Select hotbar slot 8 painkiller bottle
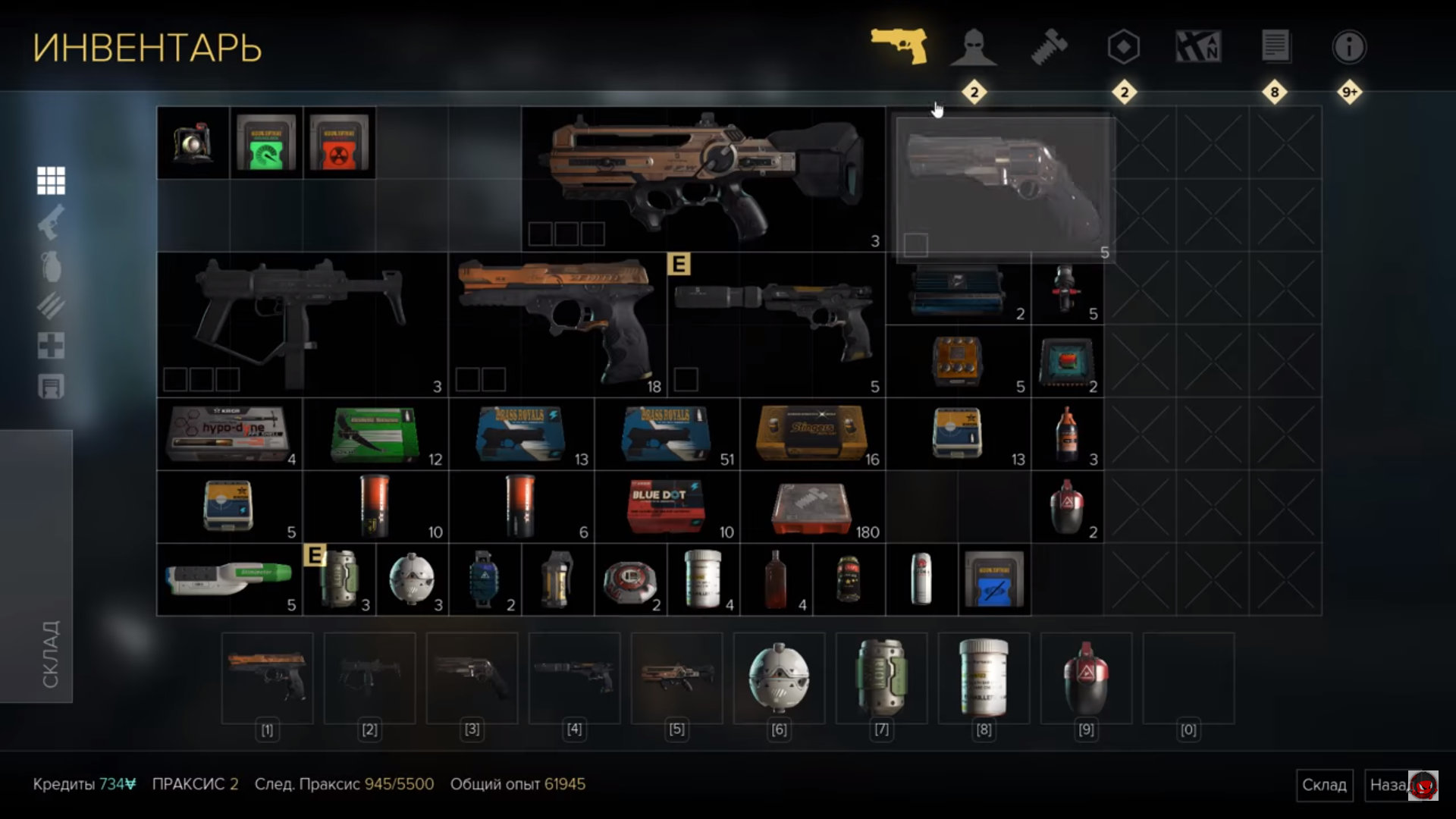This screenshot has height=819, width=1456. [984, 678]
